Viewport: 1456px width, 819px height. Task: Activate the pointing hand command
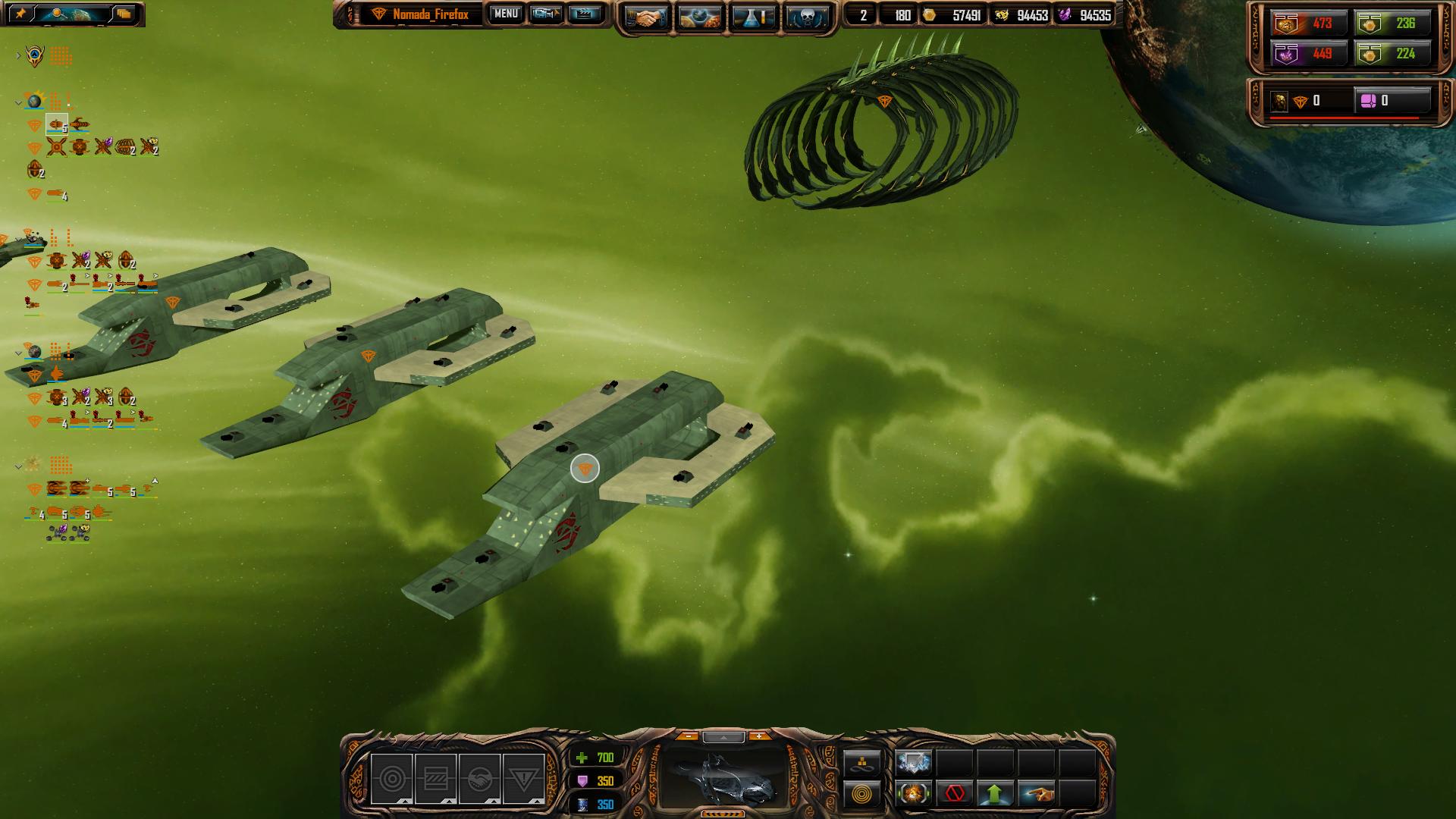1037,794
